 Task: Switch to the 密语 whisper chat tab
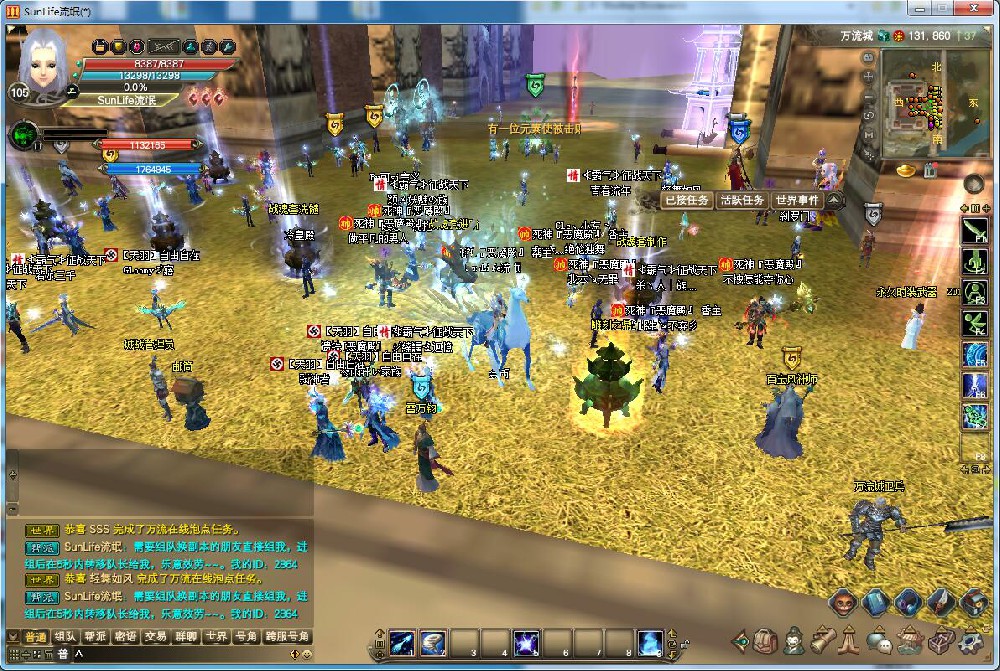click(x=125, y=637)
